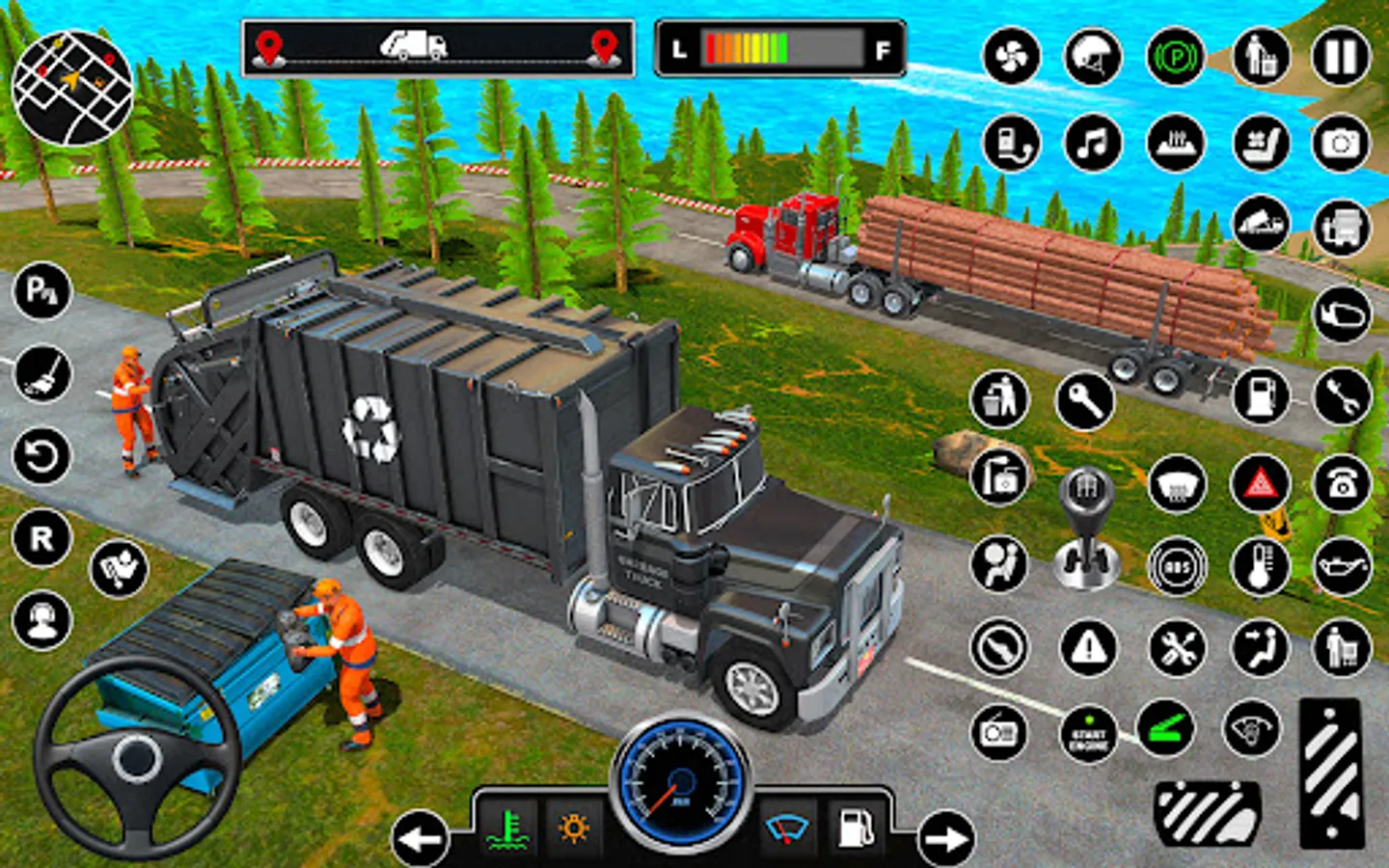Tap the Start Engine button
1389x868 pixels.
pyautogui.click(x=1088, y=734)
